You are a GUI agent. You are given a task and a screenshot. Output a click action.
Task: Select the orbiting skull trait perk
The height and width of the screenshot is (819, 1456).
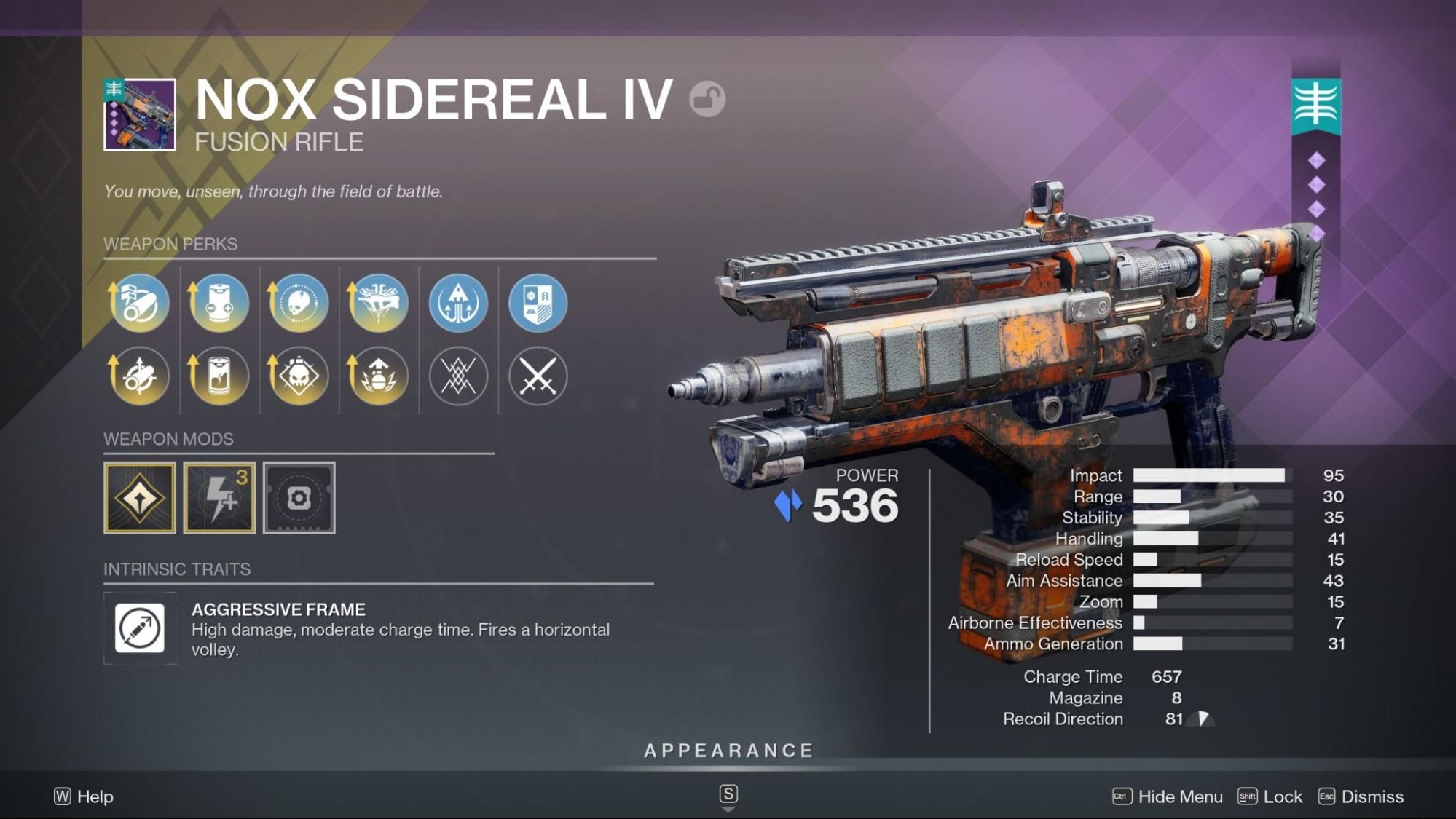(x=299, y=303)
